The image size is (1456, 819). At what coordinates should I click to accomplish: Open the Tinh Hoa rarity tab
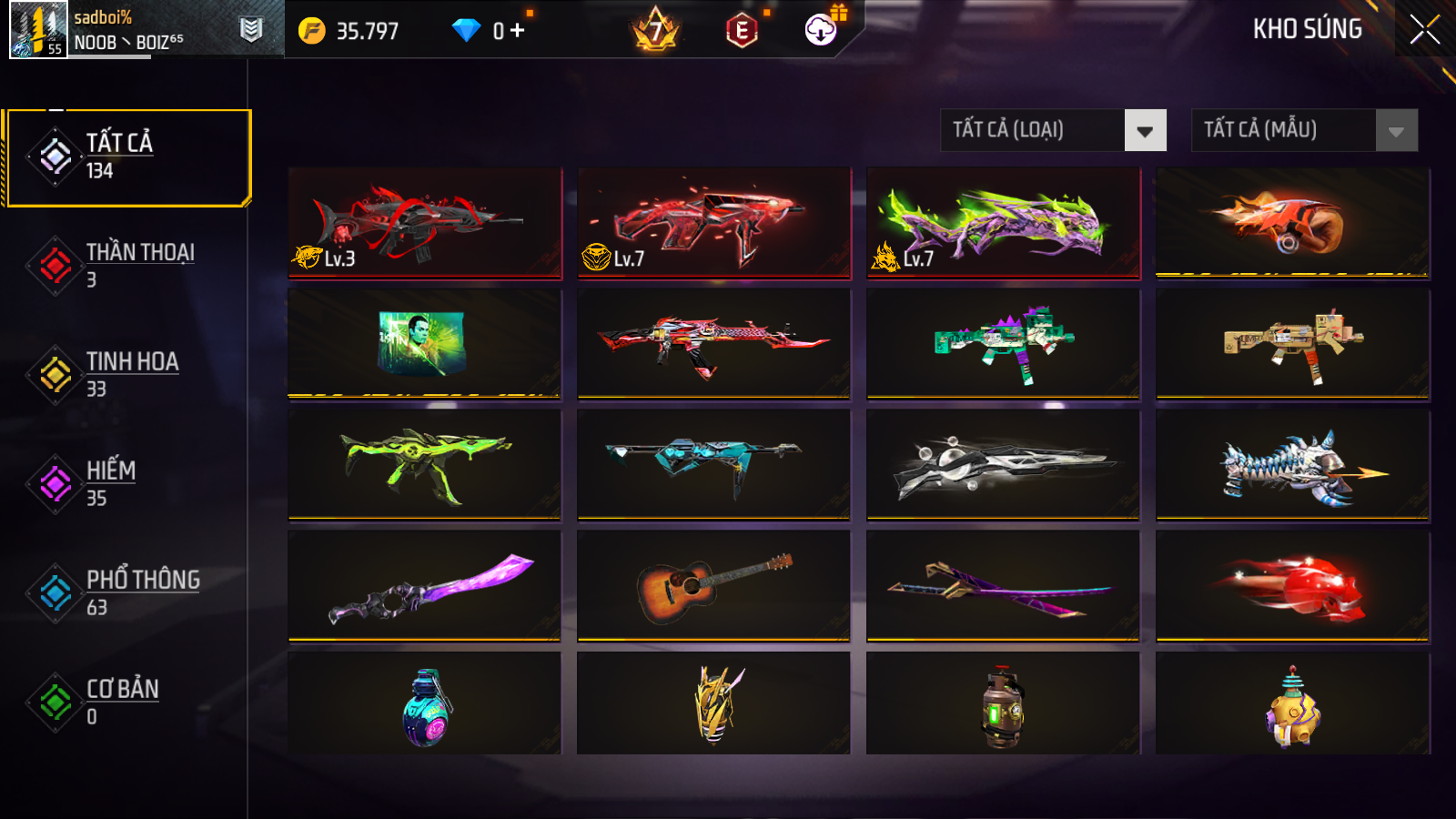pyautogui.click(x=127, y=374)
